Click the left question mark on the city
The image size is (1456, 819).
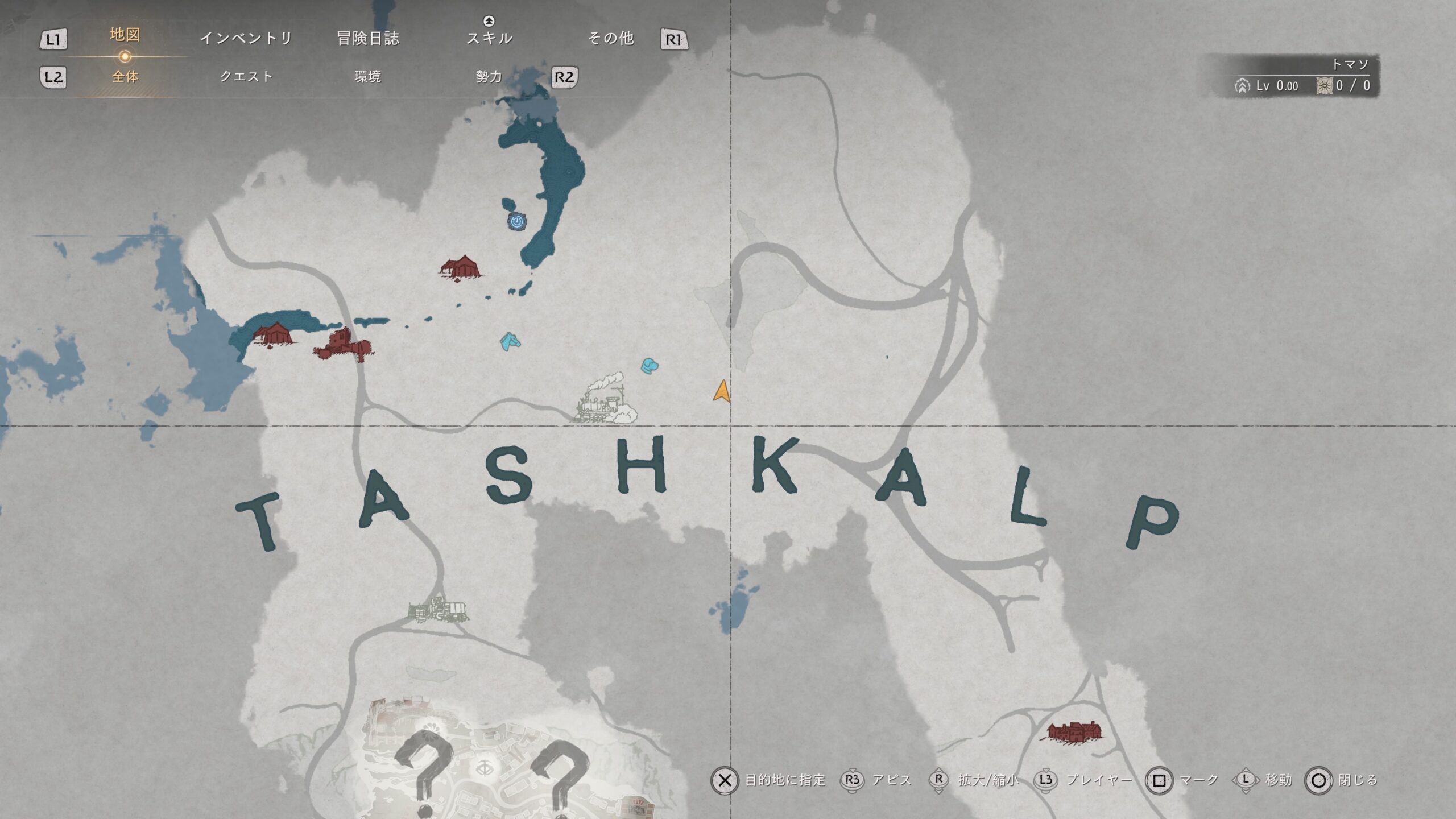[x=424, y=768]
